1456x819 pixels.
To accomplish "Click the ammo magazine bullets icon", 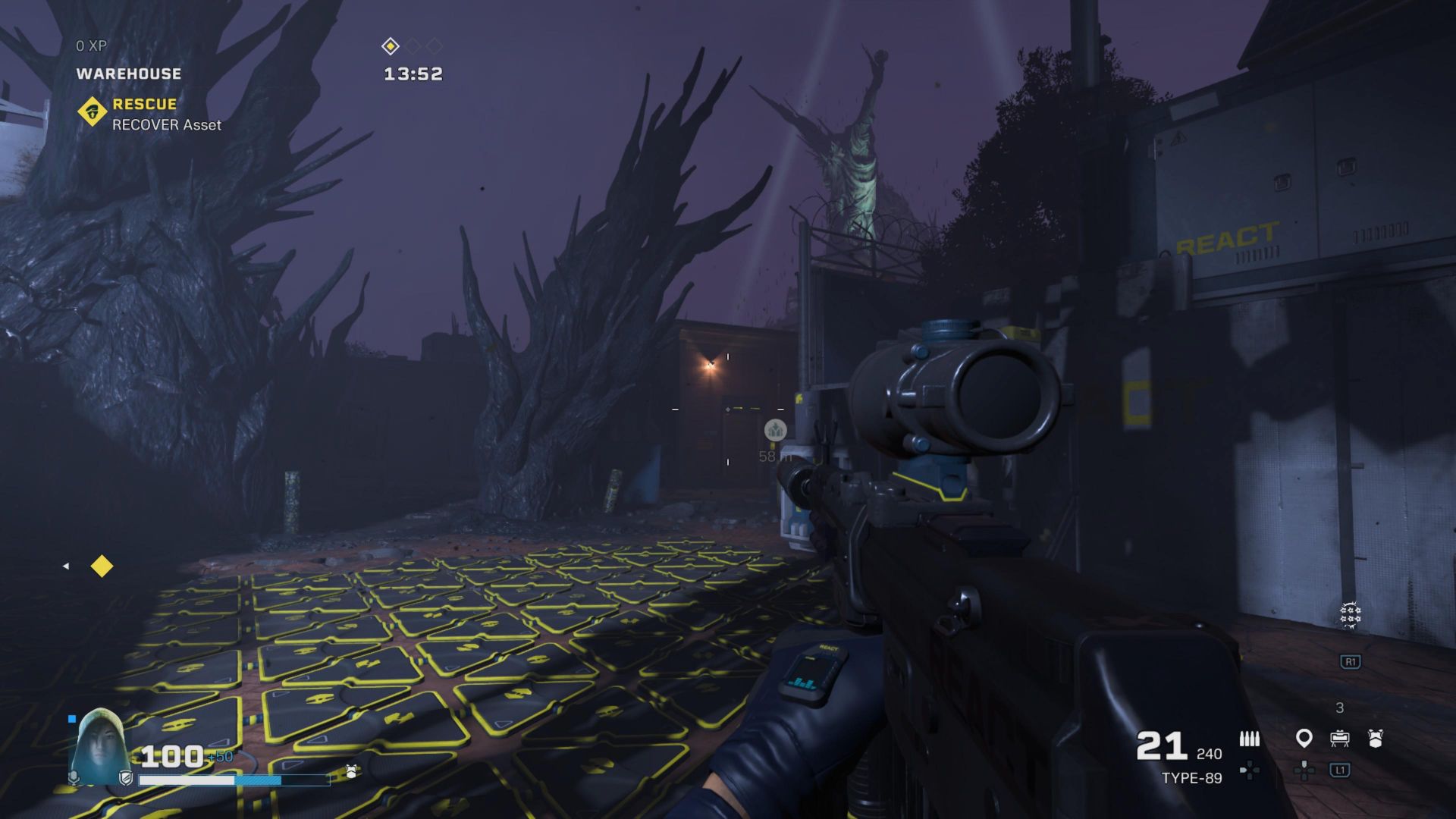I will pos(1249,737).
